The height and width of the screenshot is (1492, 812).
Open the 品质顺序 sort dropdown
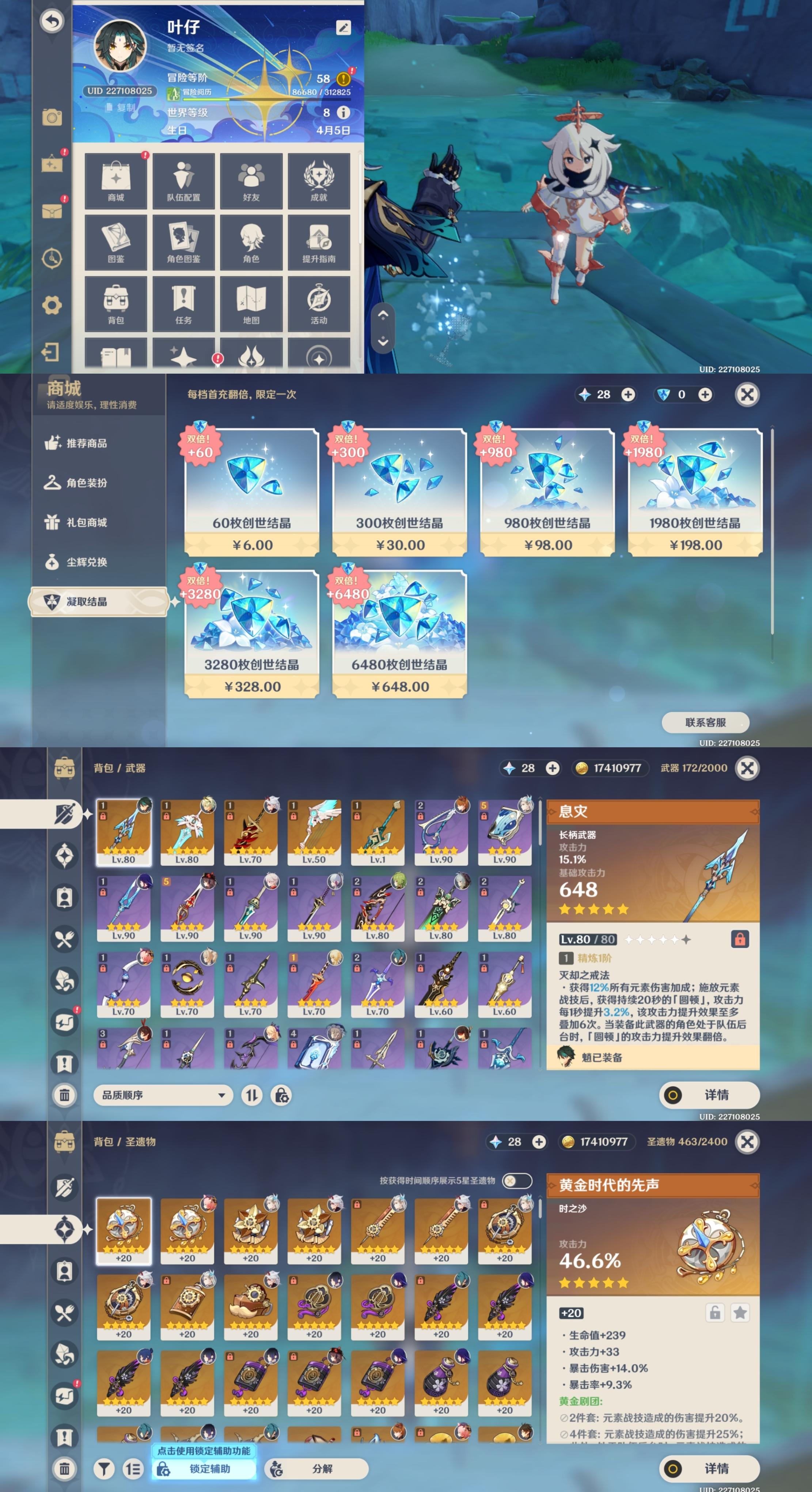tap(163, 1095)
